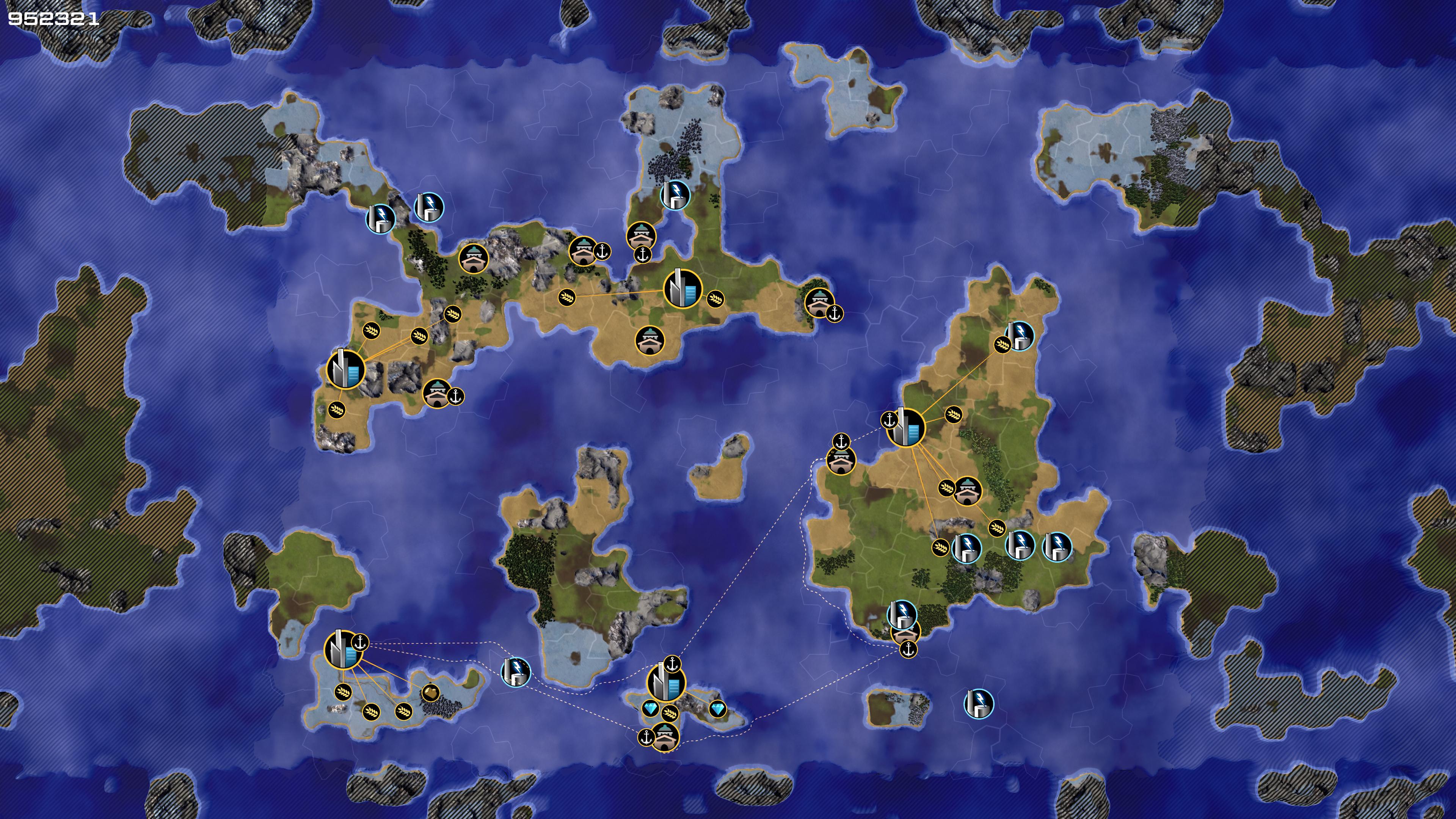This screenshot has width=1456, height=819.
Task: Click the wheat marker between the two diamonds
Action: (670, 713)
